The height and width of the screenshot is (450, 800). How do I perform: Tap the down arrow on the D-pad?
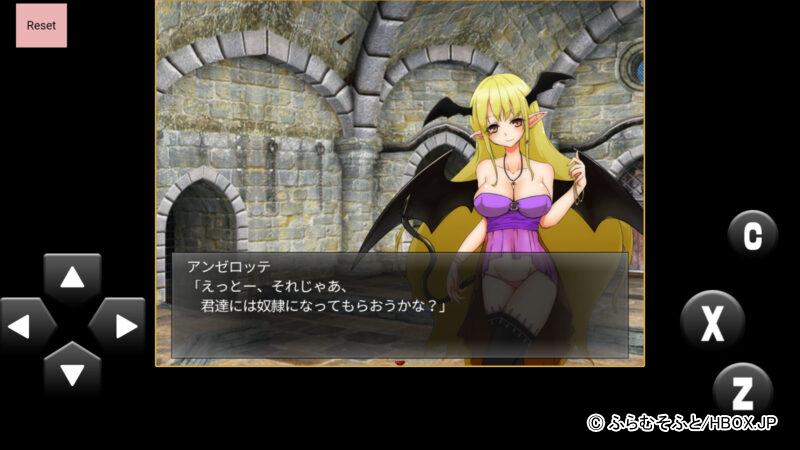72,371
